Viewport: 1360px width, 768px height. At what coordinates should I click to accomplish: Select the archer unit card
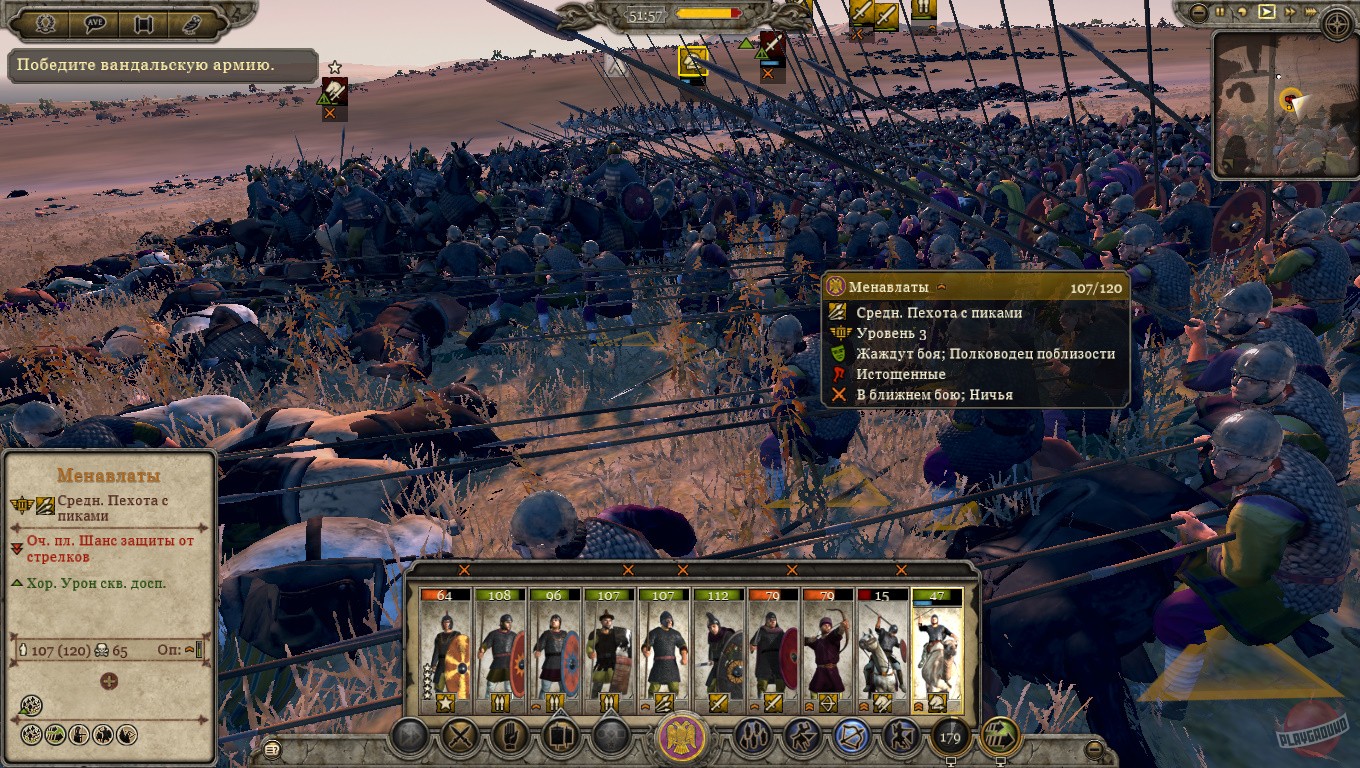tap(827, 650)
